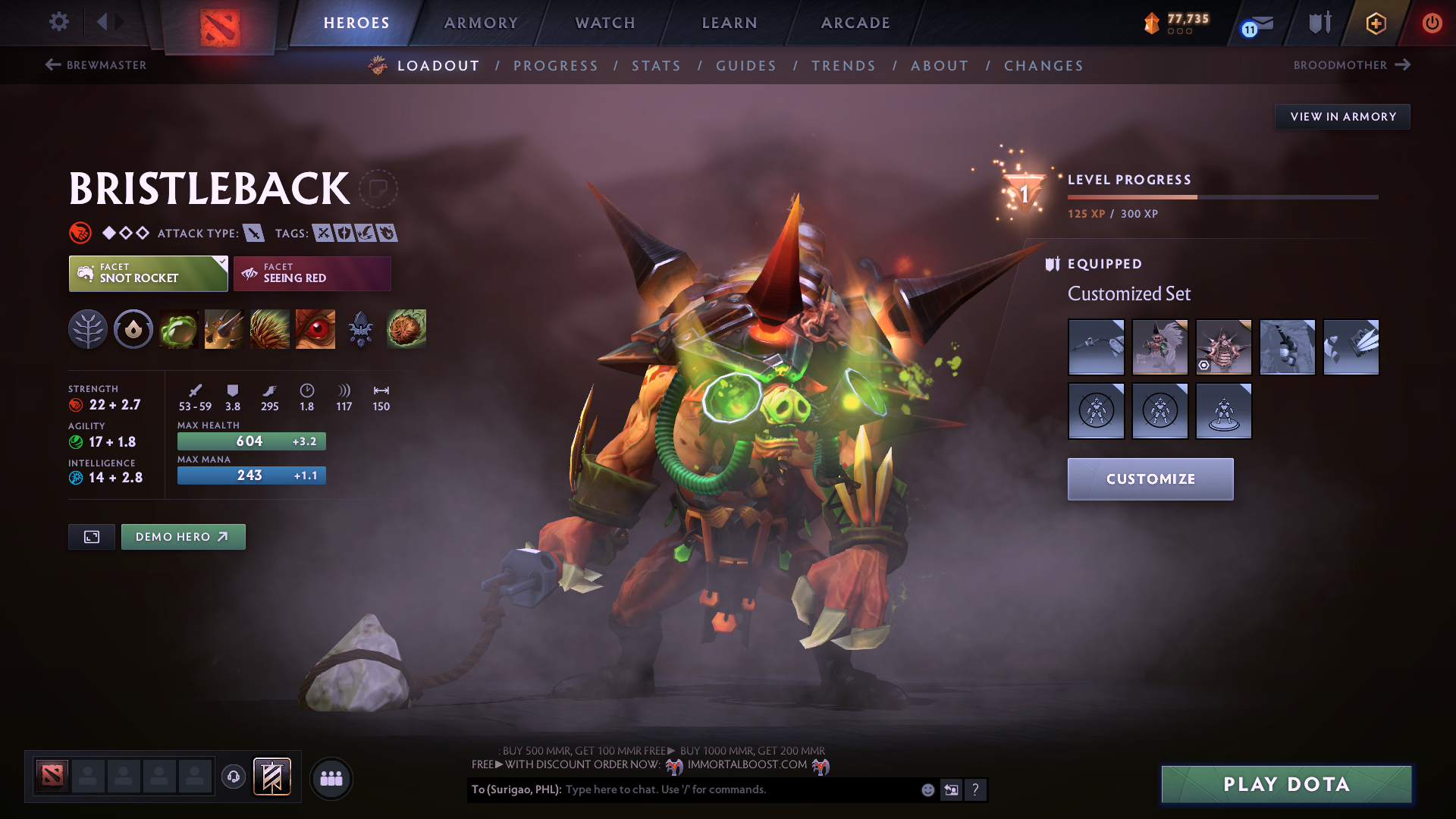Screen dimensions: 1456x819
Task: Go to the Learn tab
Action: 730,23
